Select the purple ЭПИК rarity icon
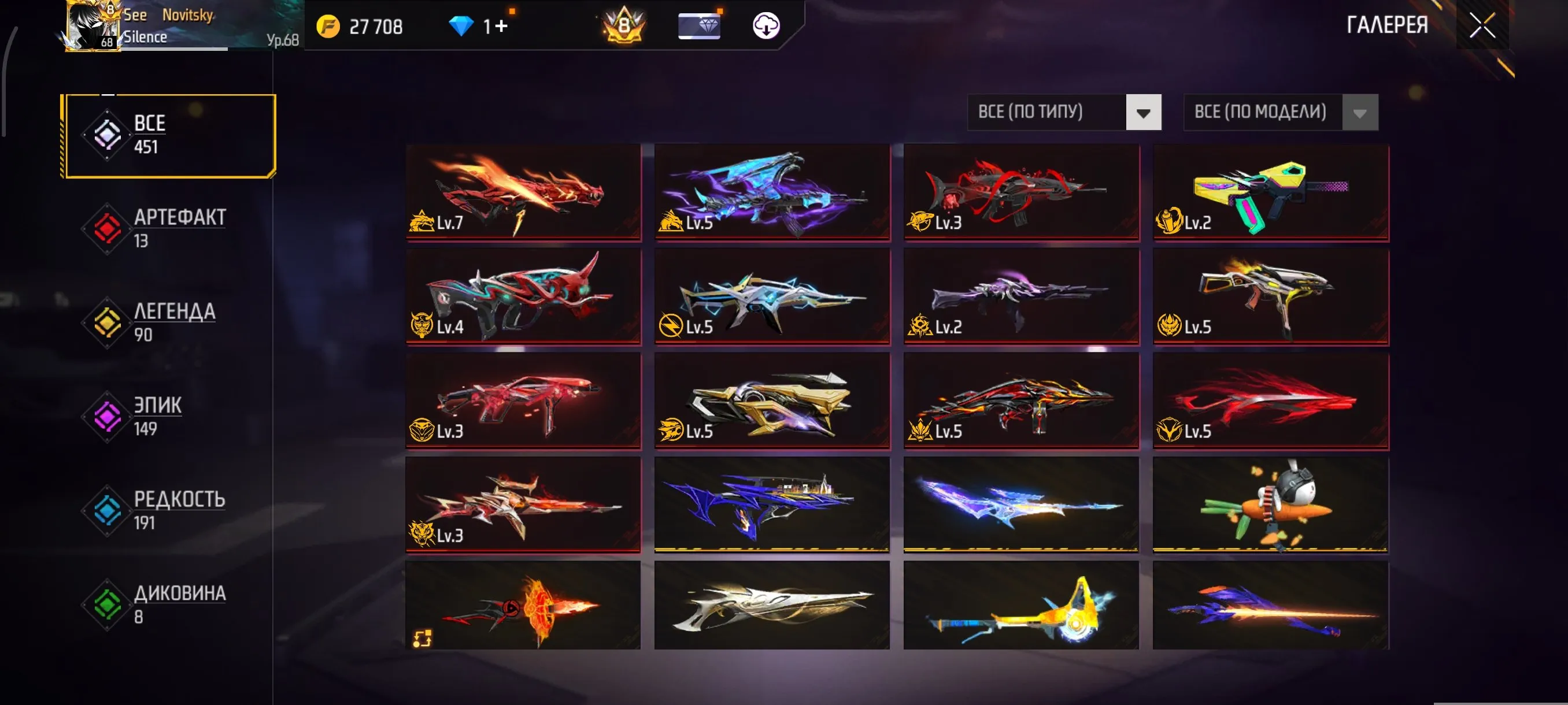 (x=106, y=416)
